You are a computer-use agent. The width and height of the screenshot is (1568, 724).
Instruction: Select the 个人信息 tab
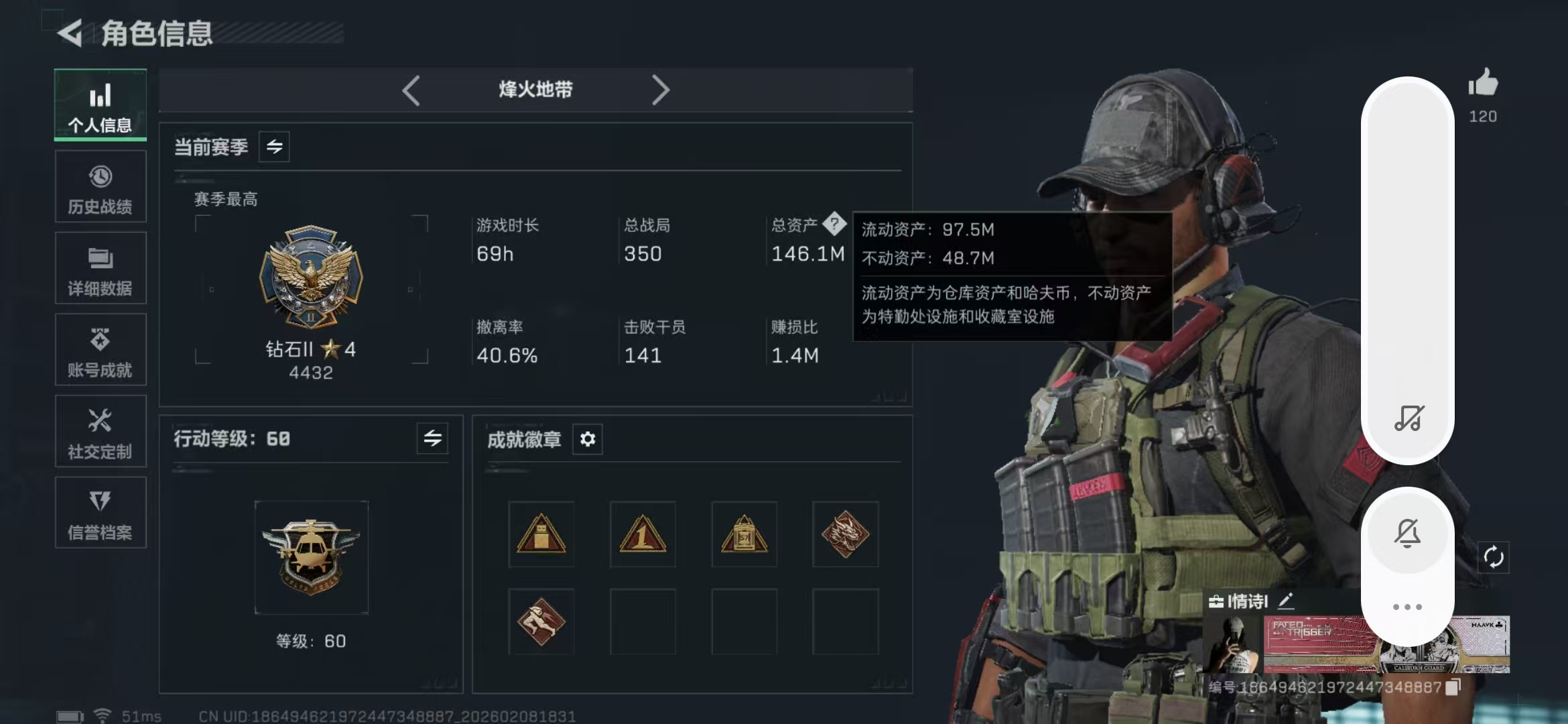(x=100, y=105)
